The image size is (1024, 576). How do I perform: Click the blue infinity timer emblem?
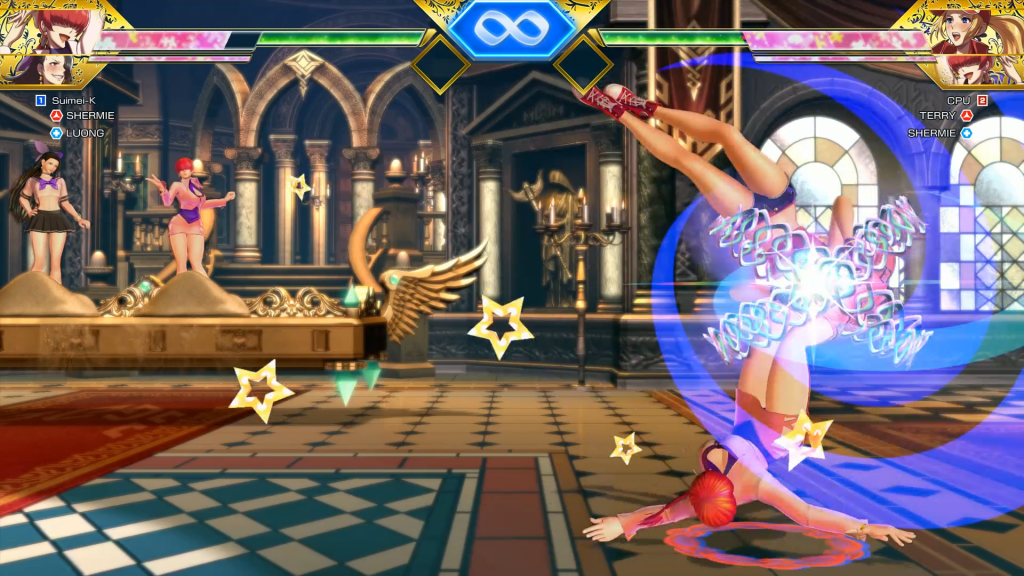(x=511, y=28)
